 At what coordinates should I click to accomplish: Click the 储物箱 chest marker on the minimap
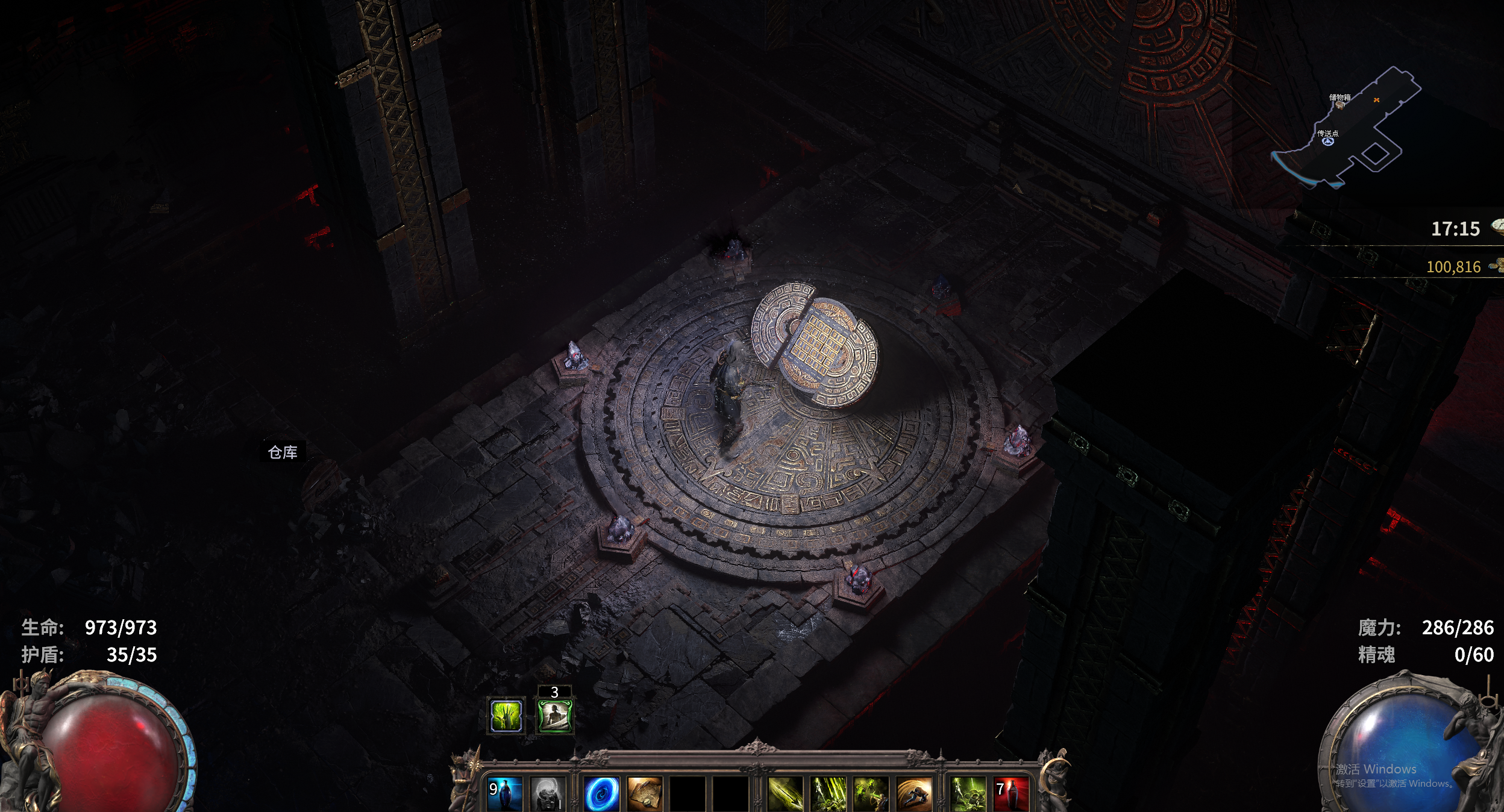[1340, 105]
